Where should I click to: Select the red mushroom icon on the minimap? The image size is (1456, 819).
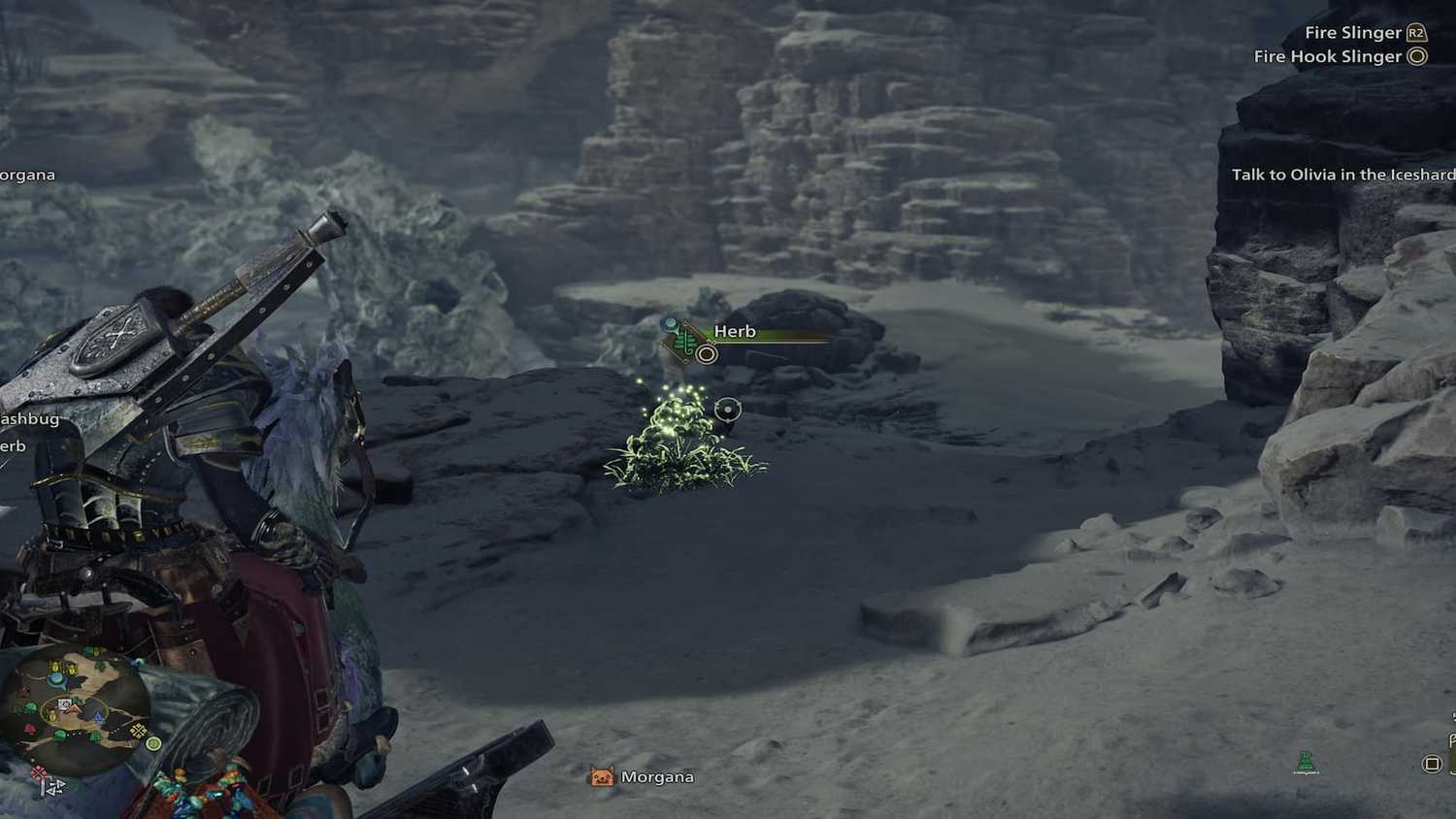31,727
